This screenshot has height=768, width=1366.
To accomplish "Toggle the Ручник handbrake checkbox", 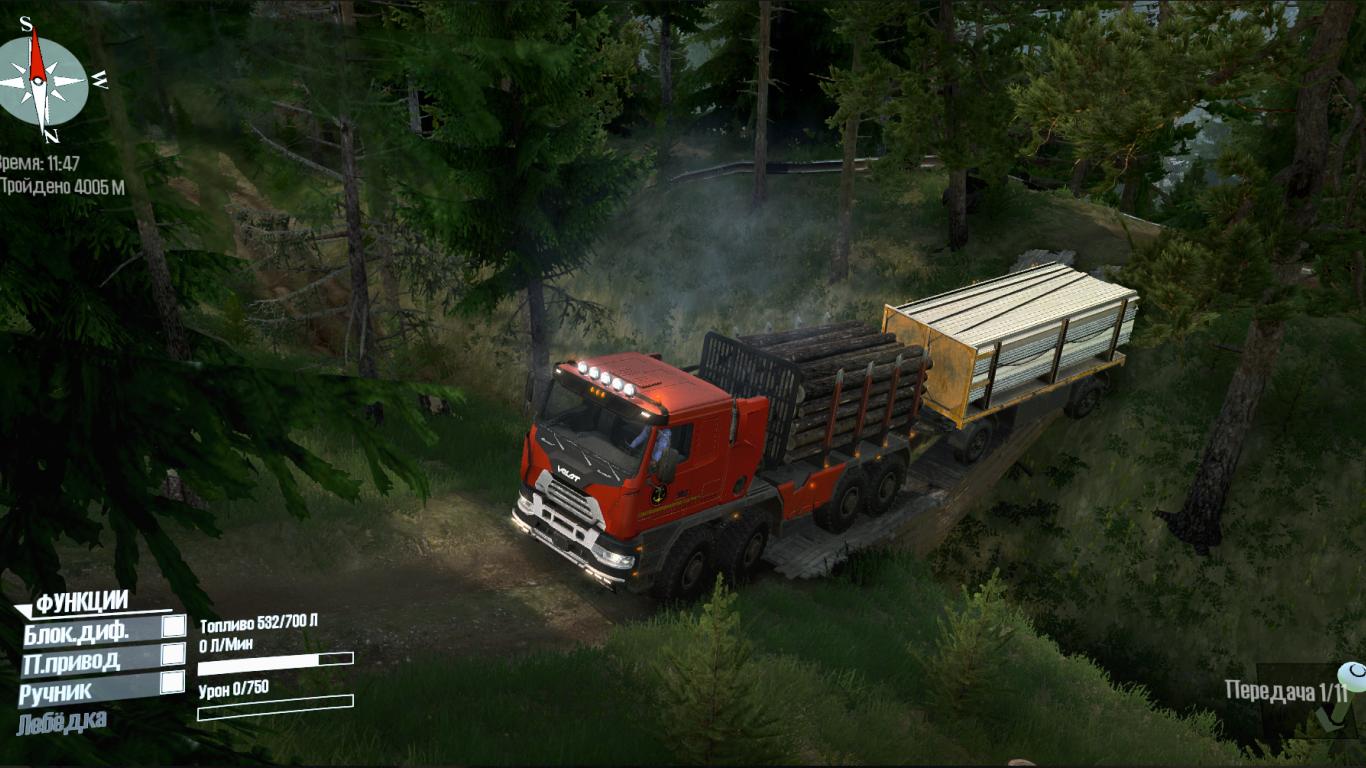I will point(172,682).
